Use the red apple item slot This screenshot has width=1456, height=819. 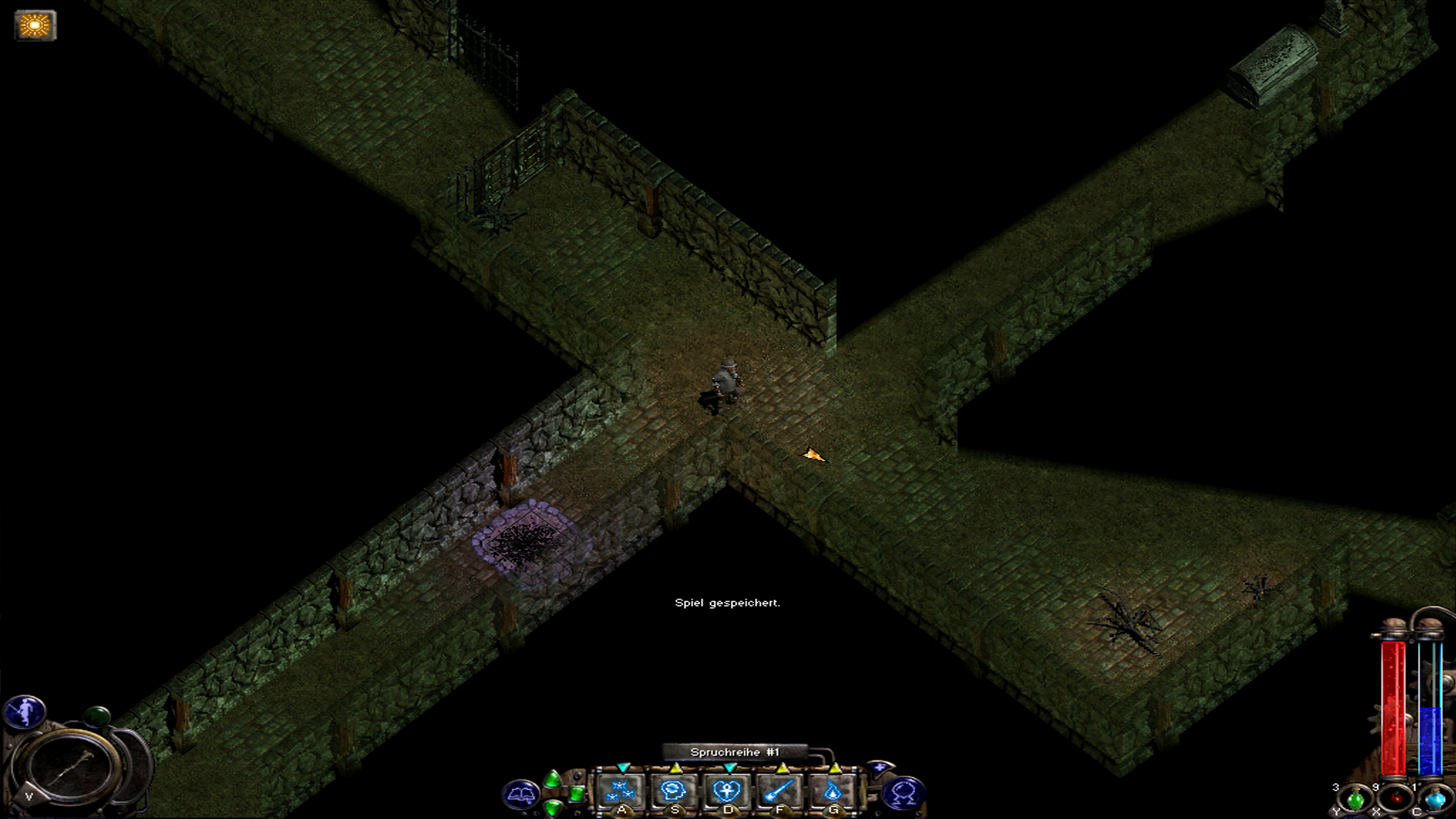click(x=1395, y=799)
